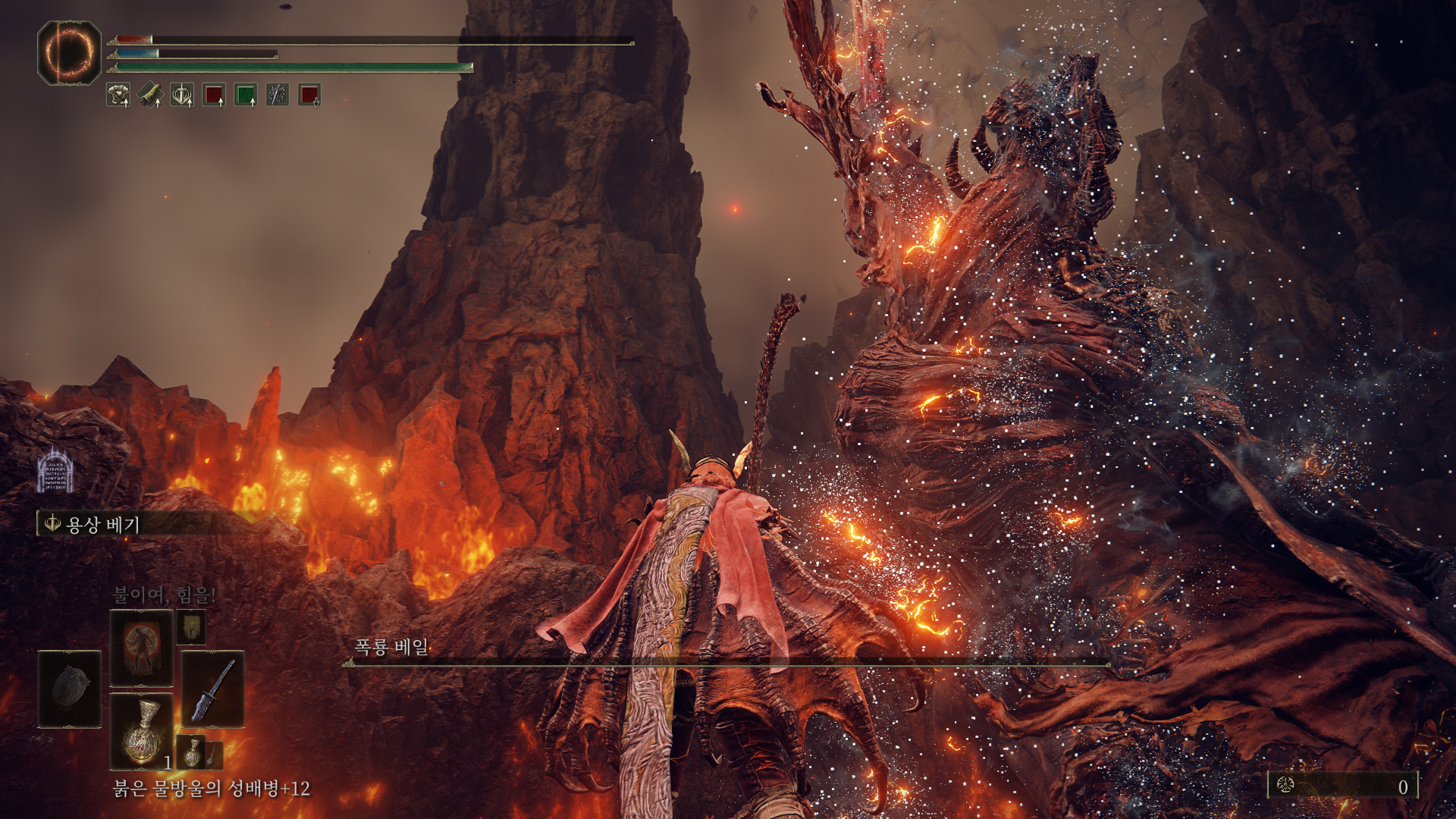The width and height of the screenshot is (1456, 819).
Task: Click the small next-spell preview icon
Action: click(x=191, y=627)
